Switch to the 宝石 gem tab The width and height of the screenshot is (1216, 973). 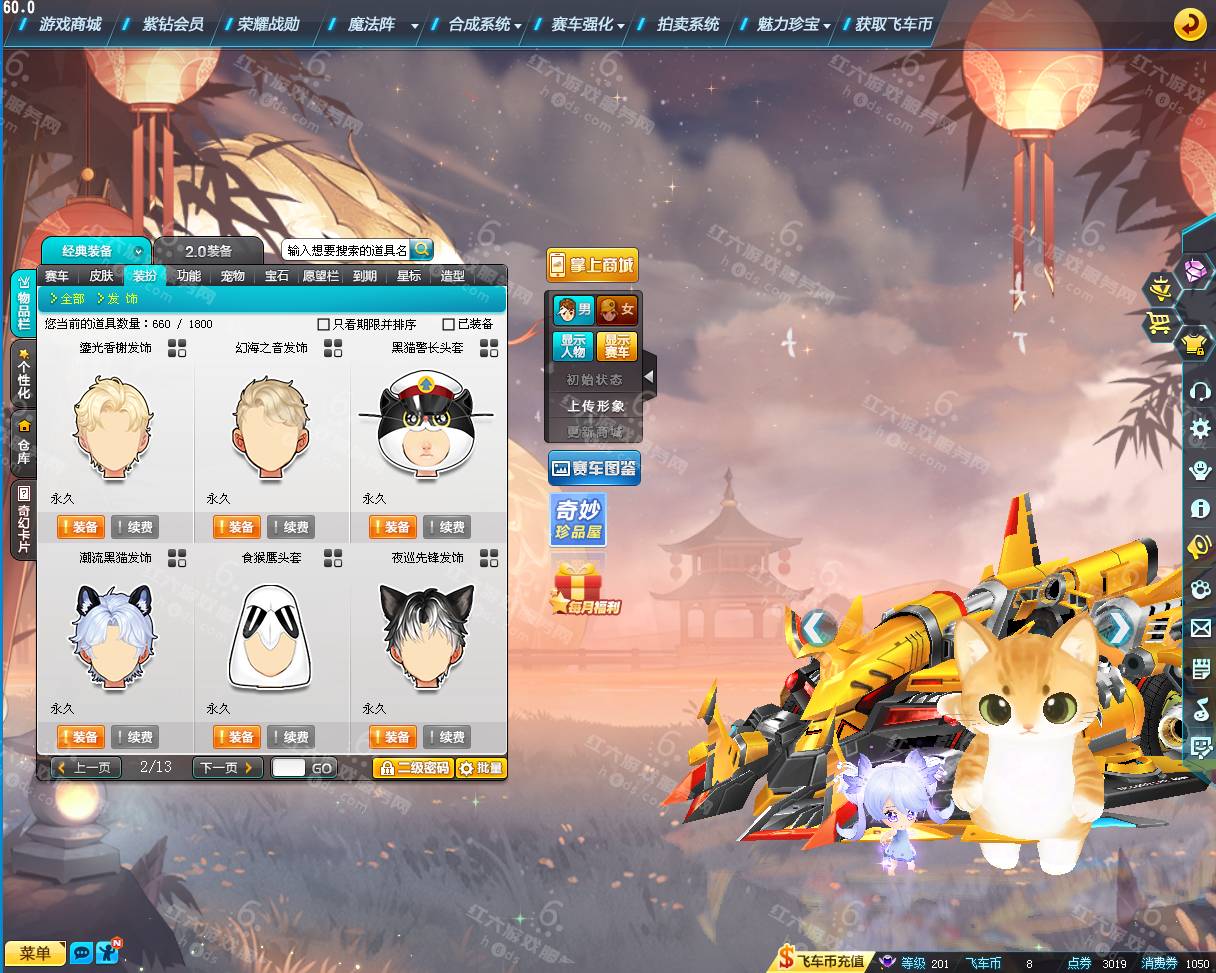coord(277,276)
